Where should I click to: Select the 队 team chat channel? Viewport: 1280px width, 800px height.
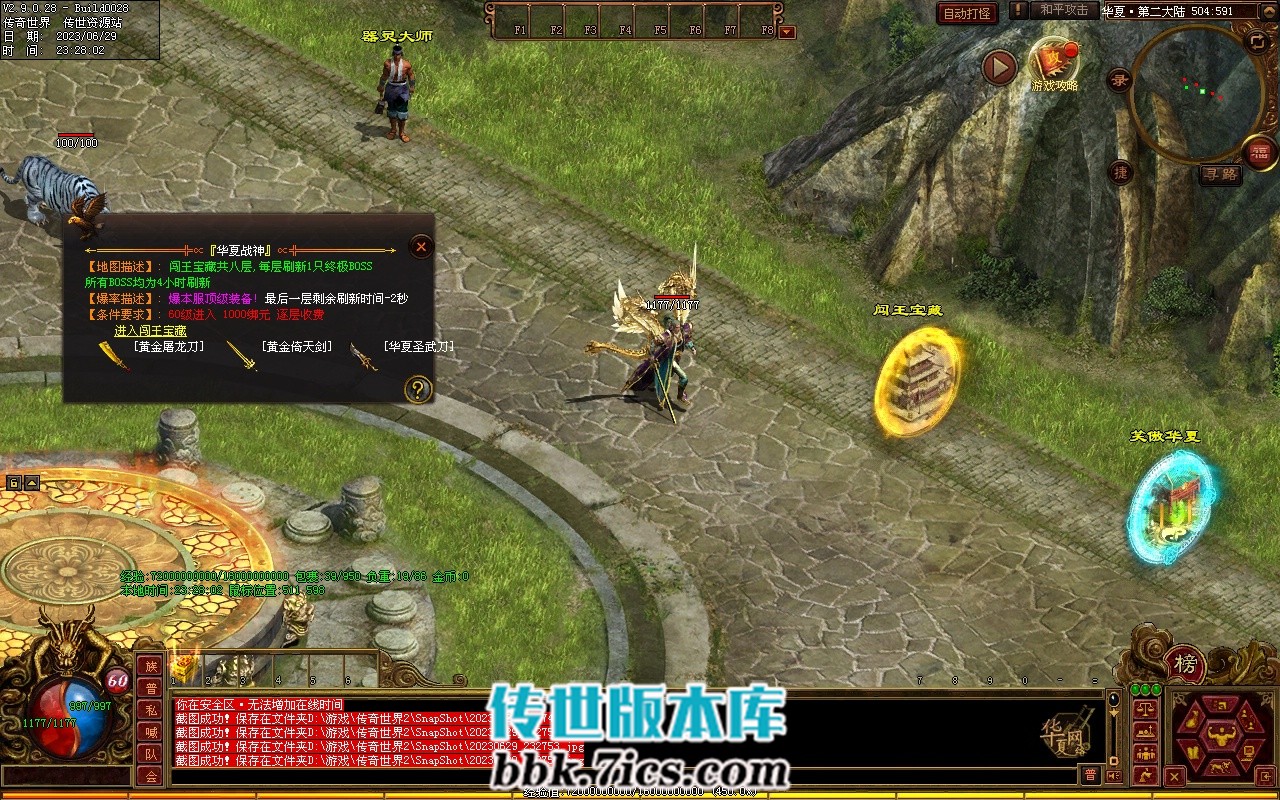click(151, 754)
